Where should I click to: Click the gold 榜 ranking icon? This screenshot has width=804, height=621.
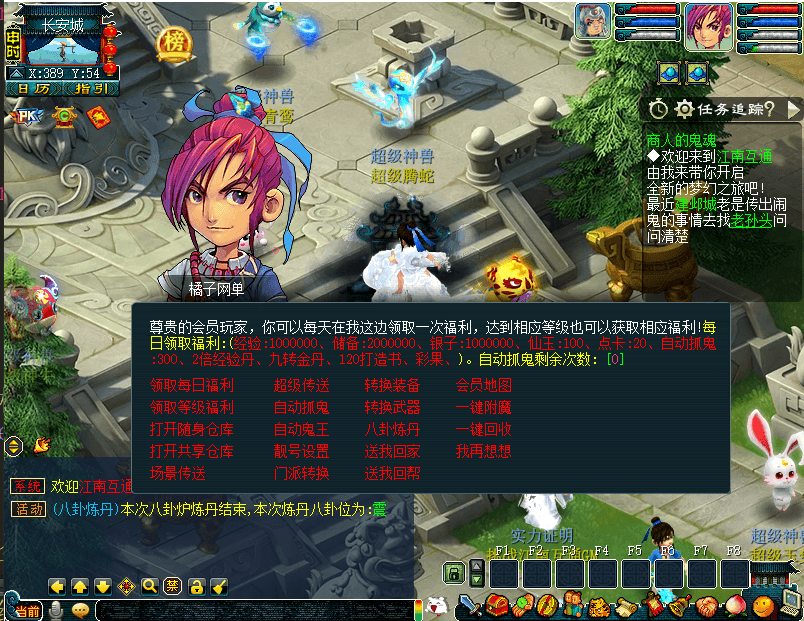tap(174, 44)
